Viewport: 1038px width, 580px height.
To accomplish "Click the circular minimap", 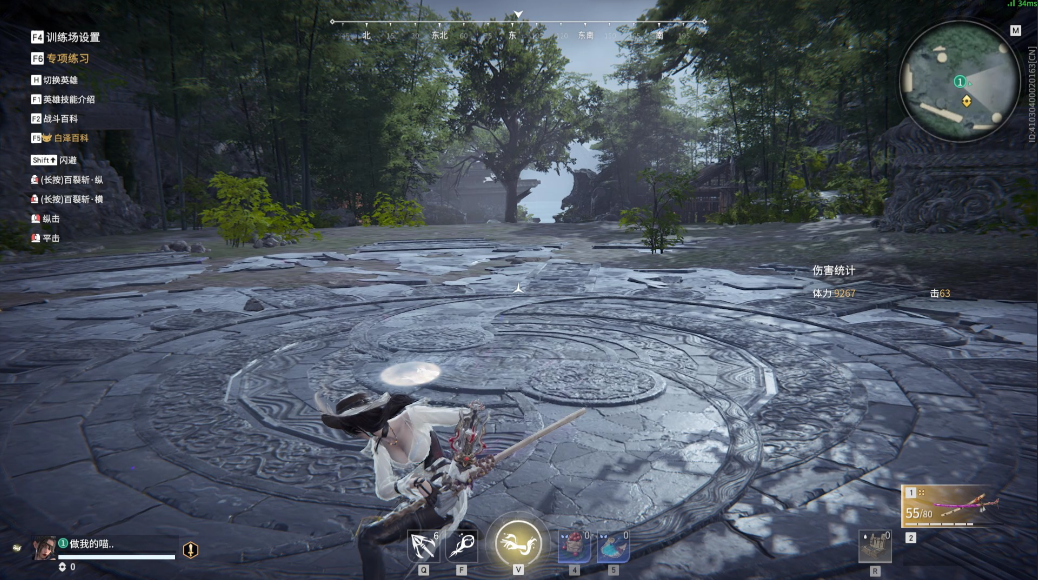I will coord(958,82).
